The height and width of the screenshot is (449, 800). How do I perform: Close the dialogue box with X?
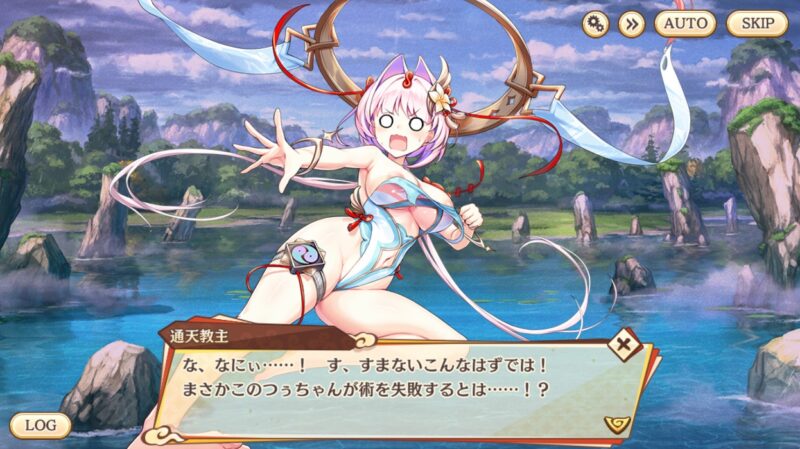[x=626, y=346]
